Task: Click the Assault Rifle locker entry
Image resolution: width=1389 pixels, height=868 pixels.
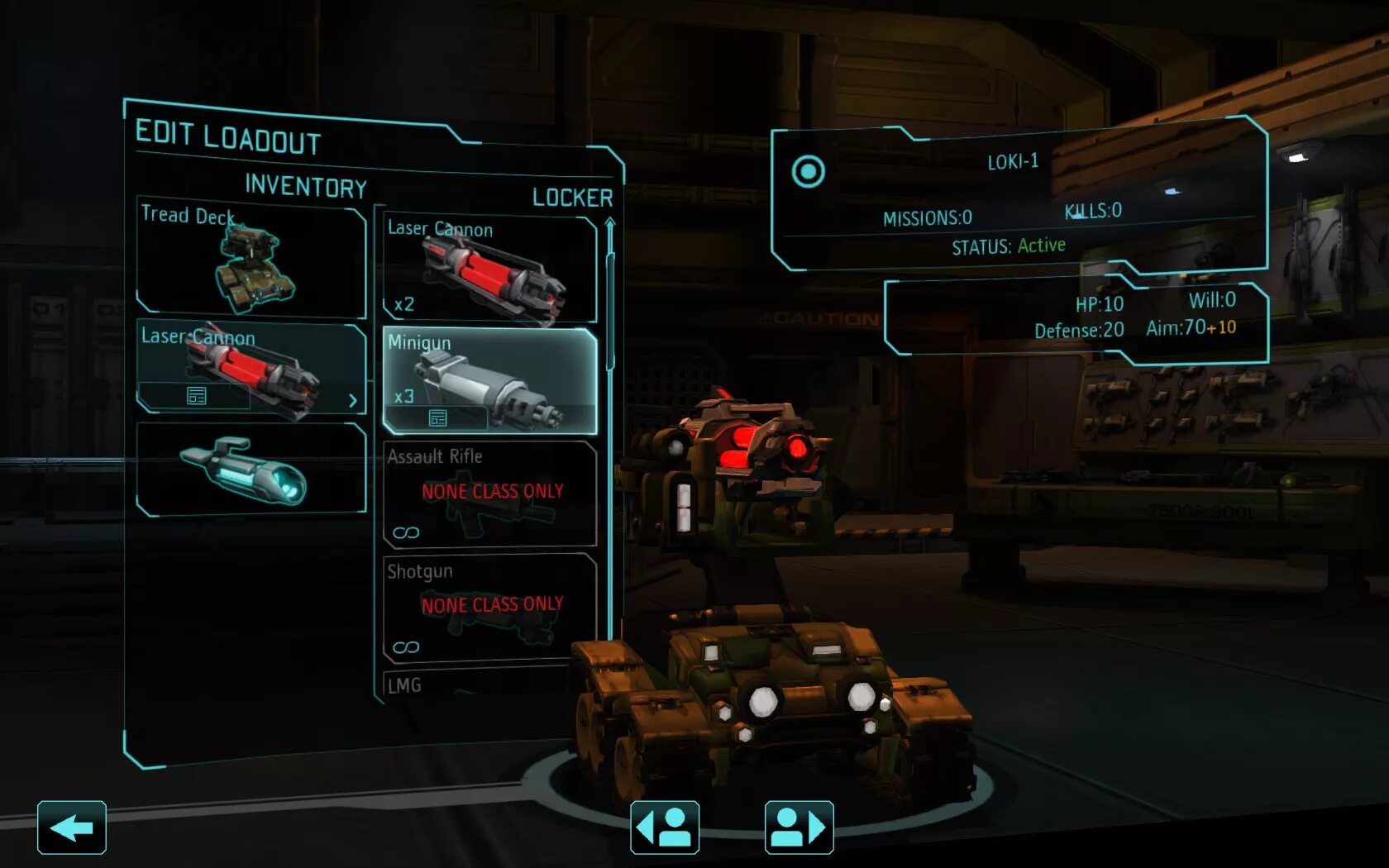Action: point(489,494)
